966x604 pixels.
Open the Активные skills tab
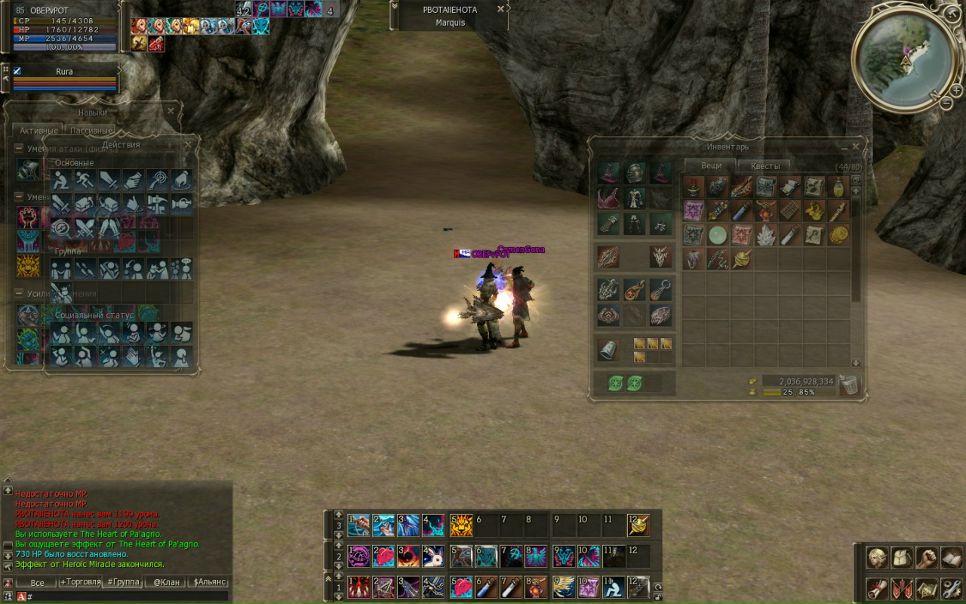pos(39,131)
